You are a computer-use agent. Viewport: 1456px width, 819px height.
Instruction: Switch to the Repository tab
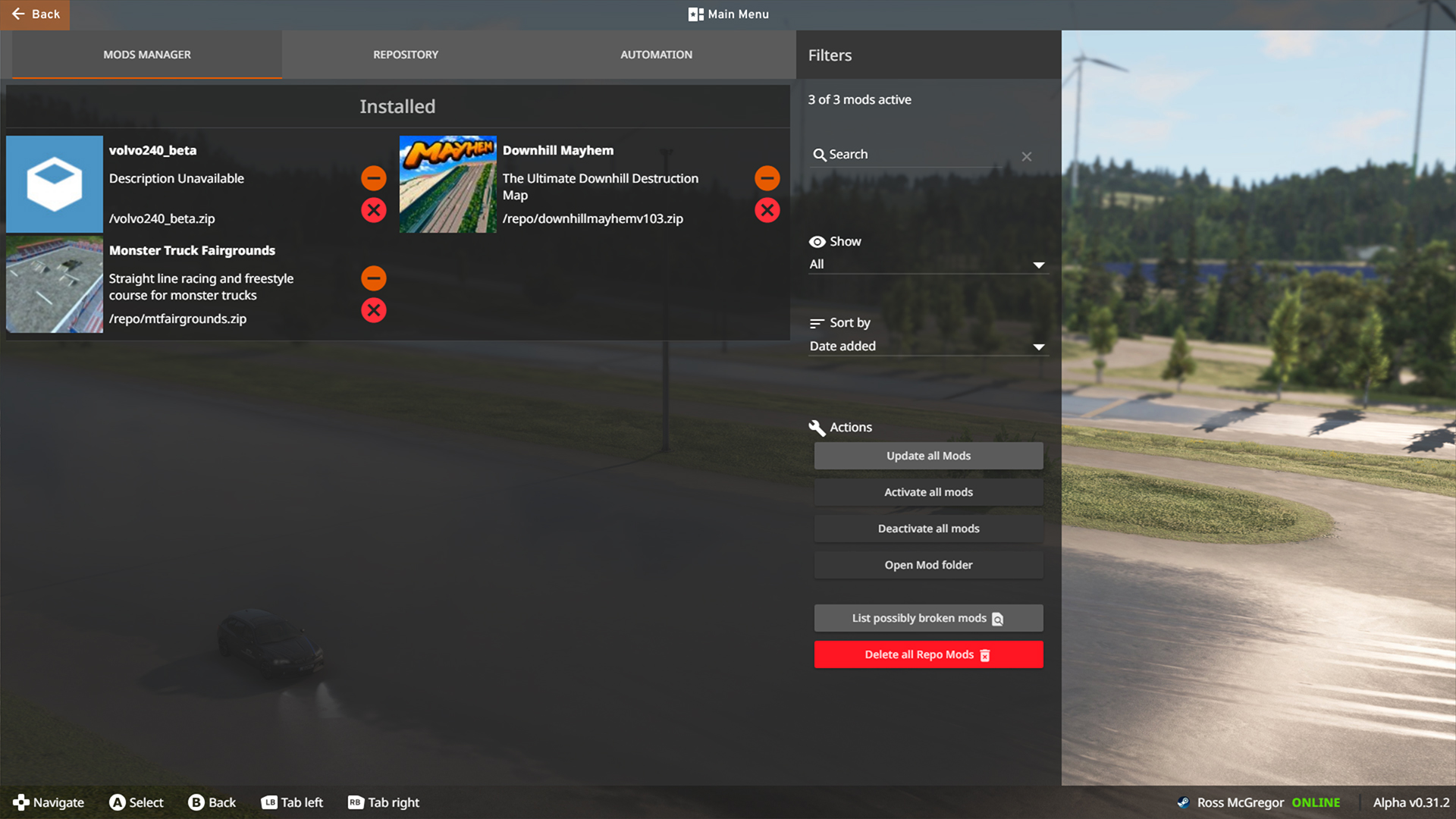tap(405, 54)
